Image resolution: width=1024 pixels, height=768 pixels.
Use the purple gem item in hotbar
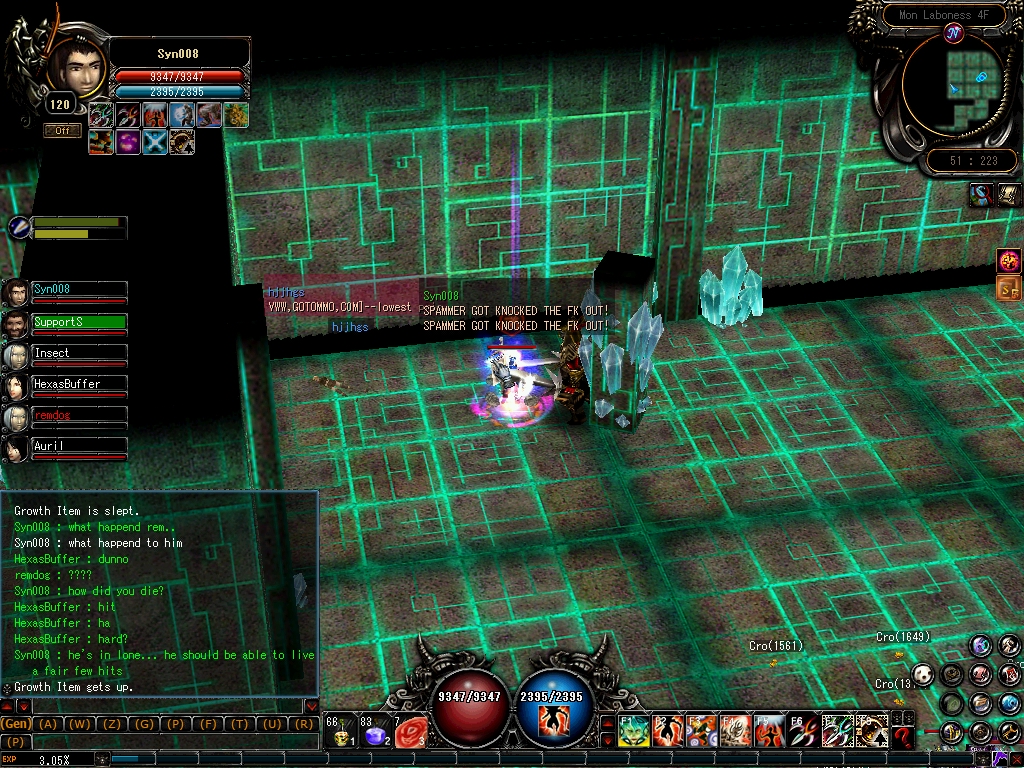375,735
